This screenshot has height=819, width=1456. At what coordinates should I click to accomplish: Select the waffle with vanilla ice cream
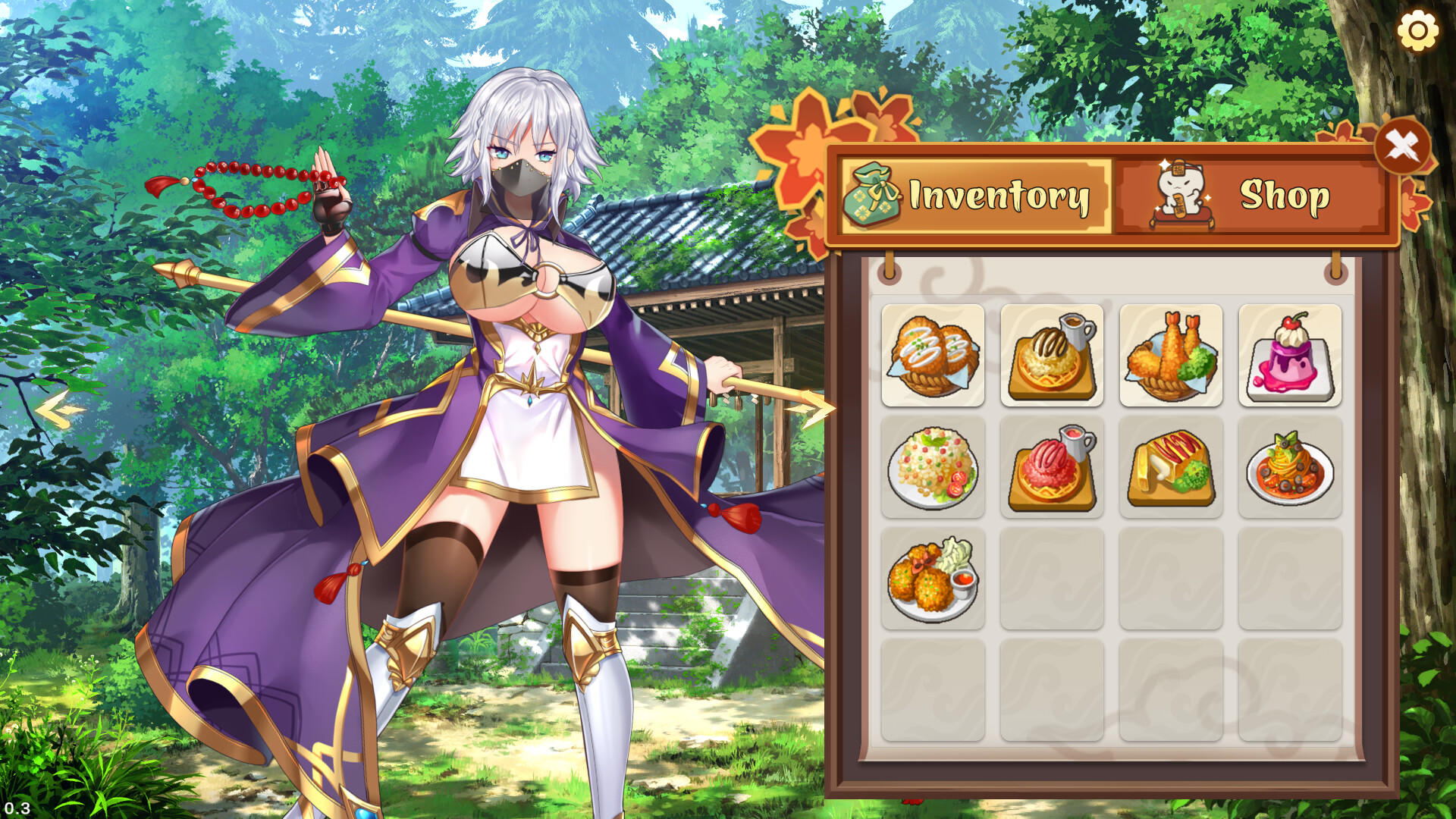(x=1053, y=355)
